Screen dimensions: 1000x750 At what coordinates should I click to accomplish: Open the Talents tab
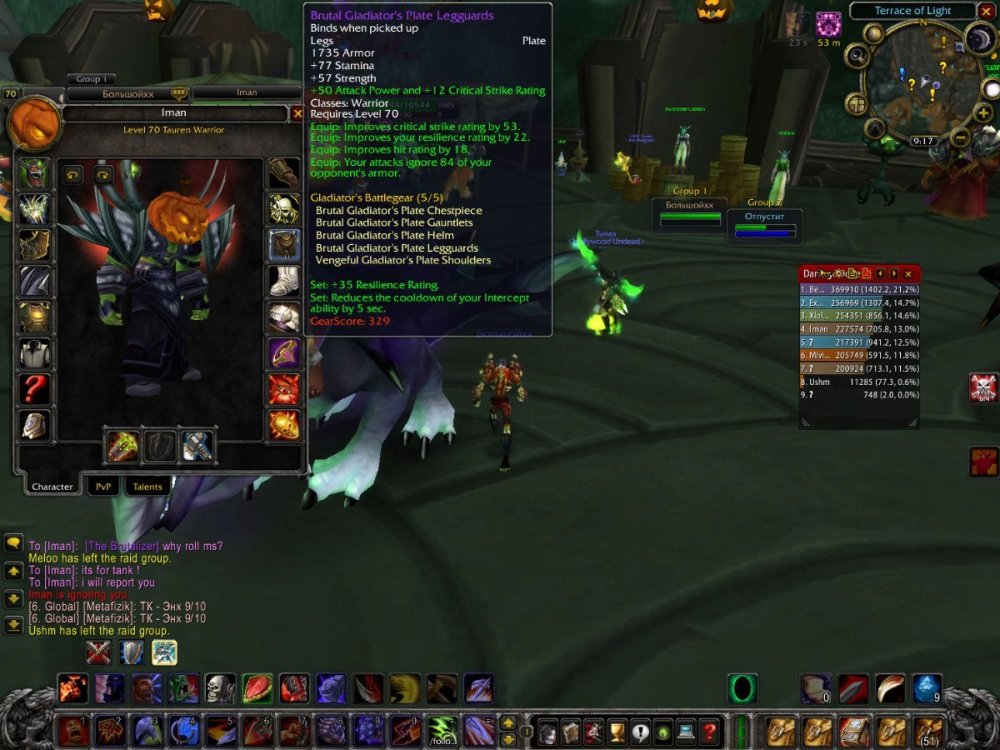click(148, 486)
